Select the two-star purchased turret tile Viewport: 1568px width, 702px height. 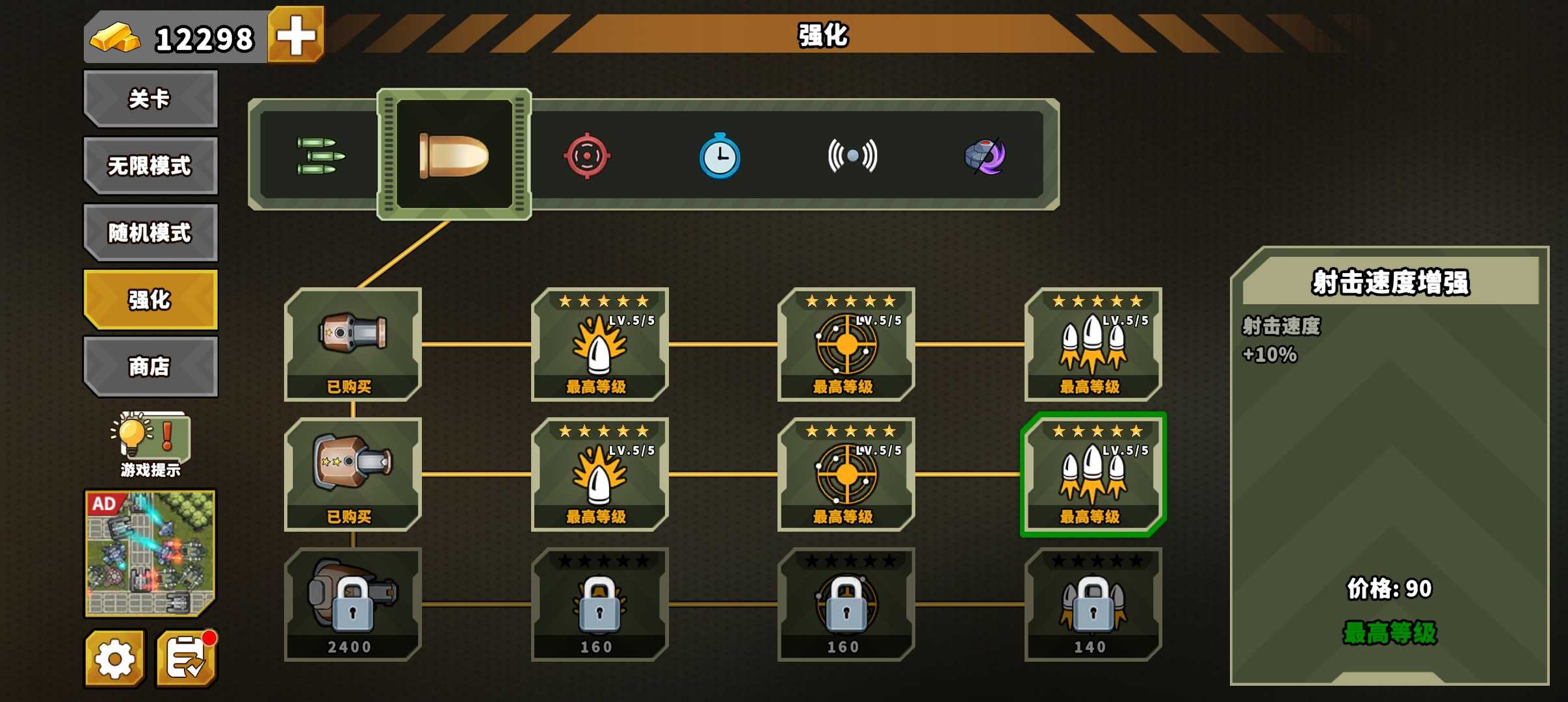tap(353, 474)
